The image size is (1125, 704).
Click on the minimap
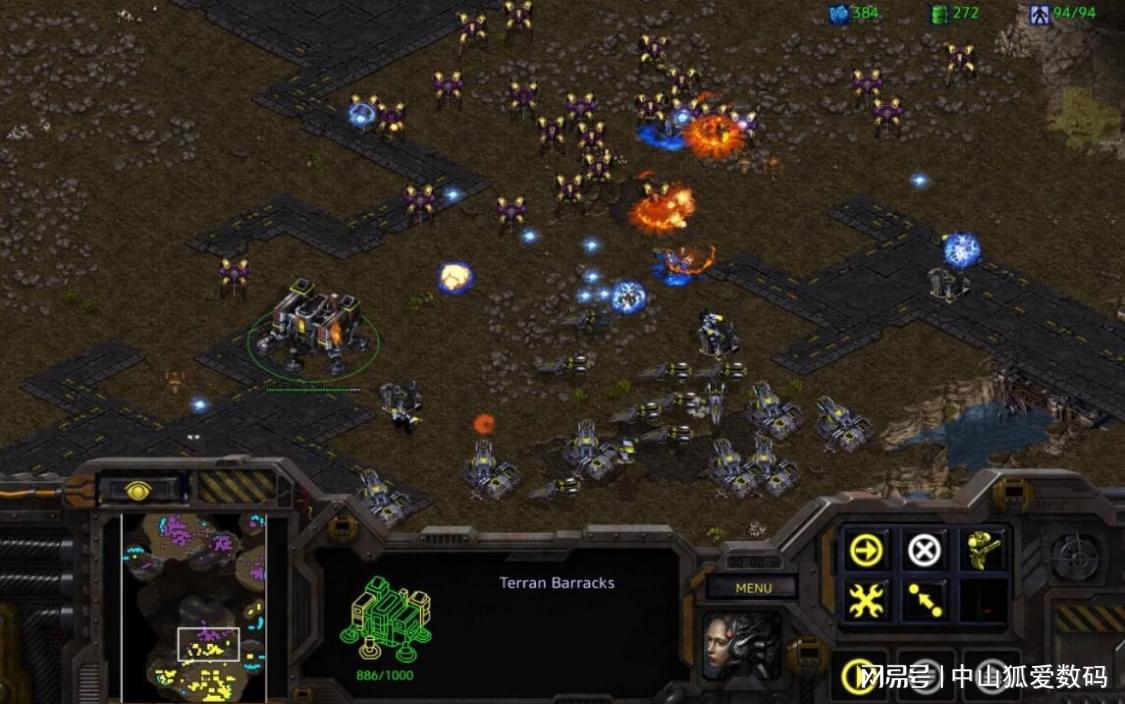tap(193, 606)
